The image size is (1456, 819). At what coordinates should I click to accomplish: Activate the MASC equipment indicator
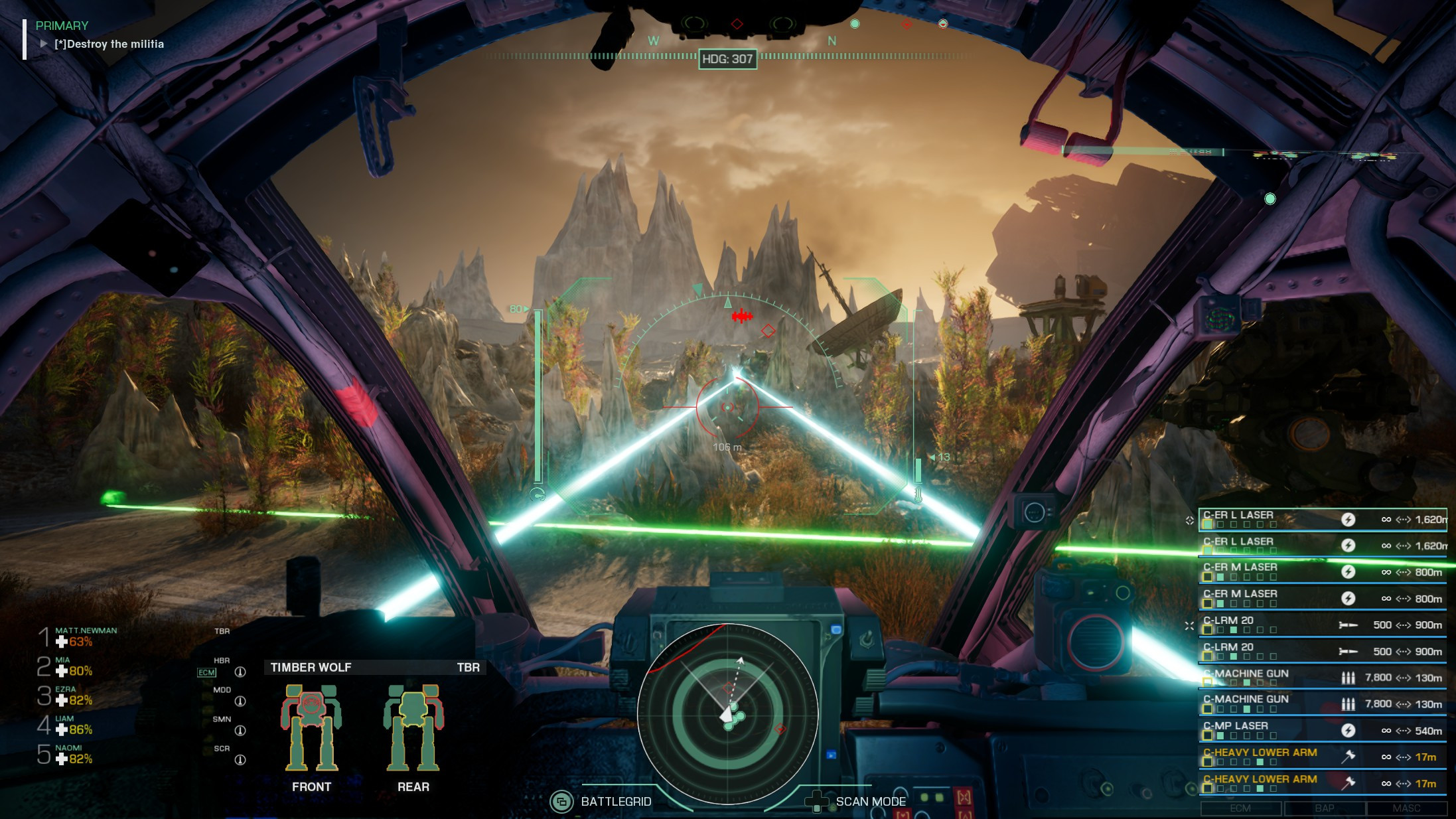pos(1406,808)
